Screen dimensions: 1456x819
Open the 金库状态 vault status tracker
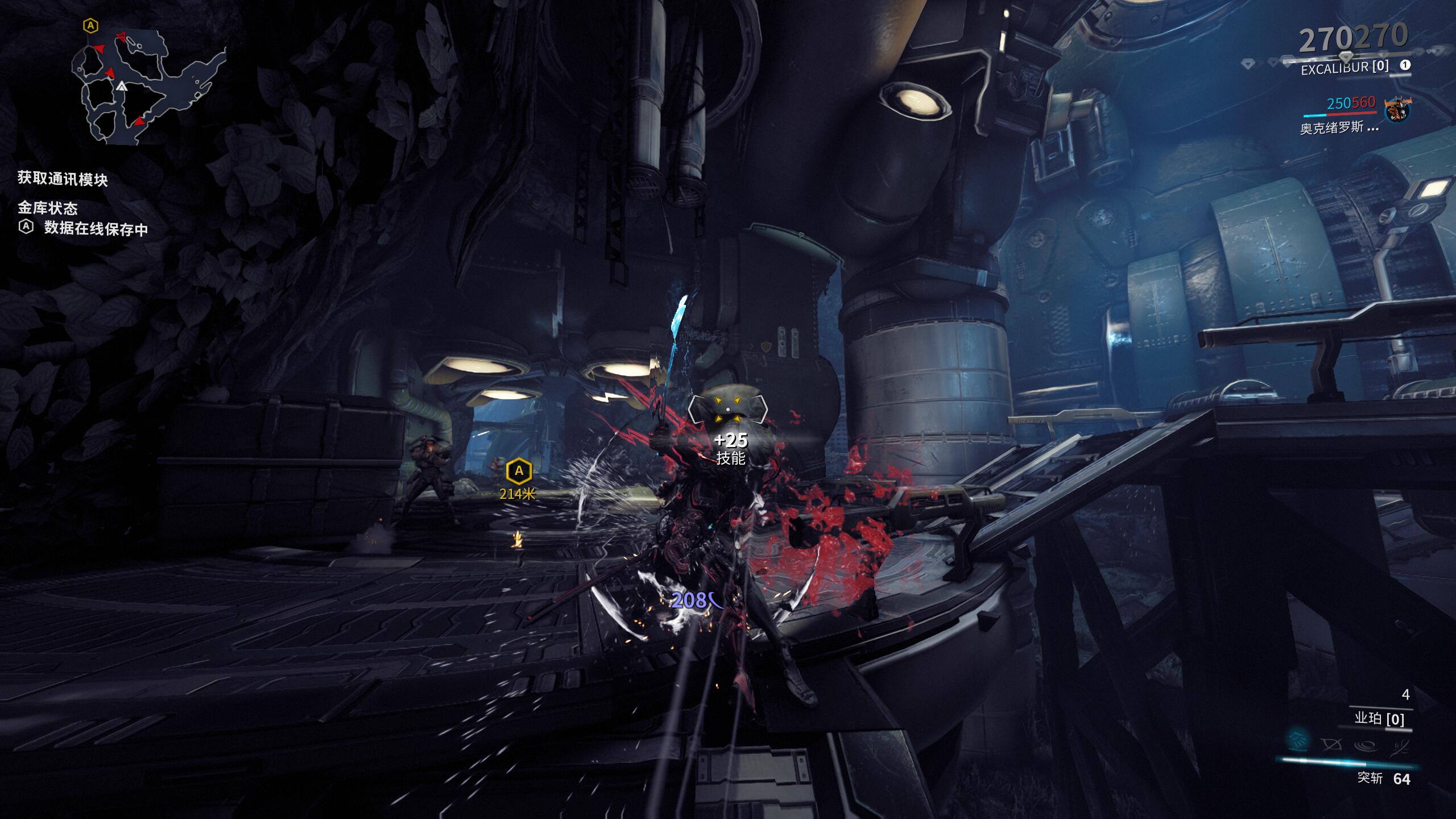point(48,208)
